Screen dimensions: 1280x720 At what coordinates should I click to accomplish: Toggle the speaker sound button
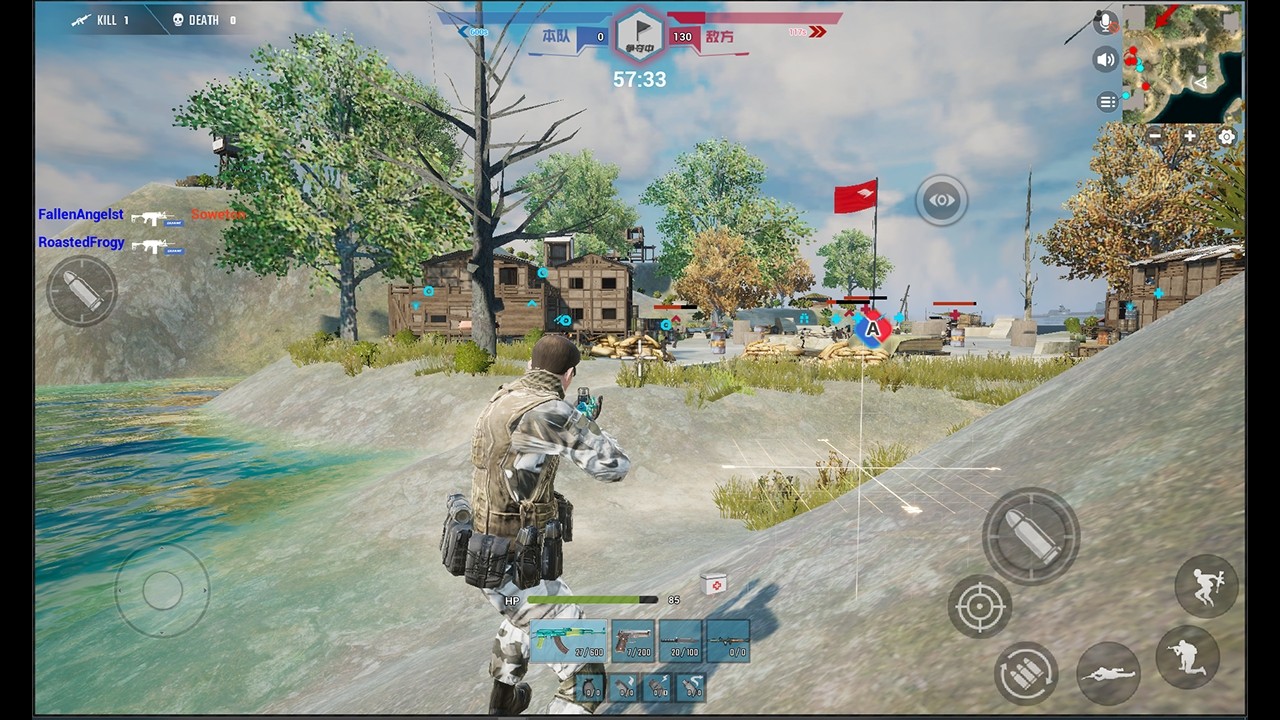1105,60
